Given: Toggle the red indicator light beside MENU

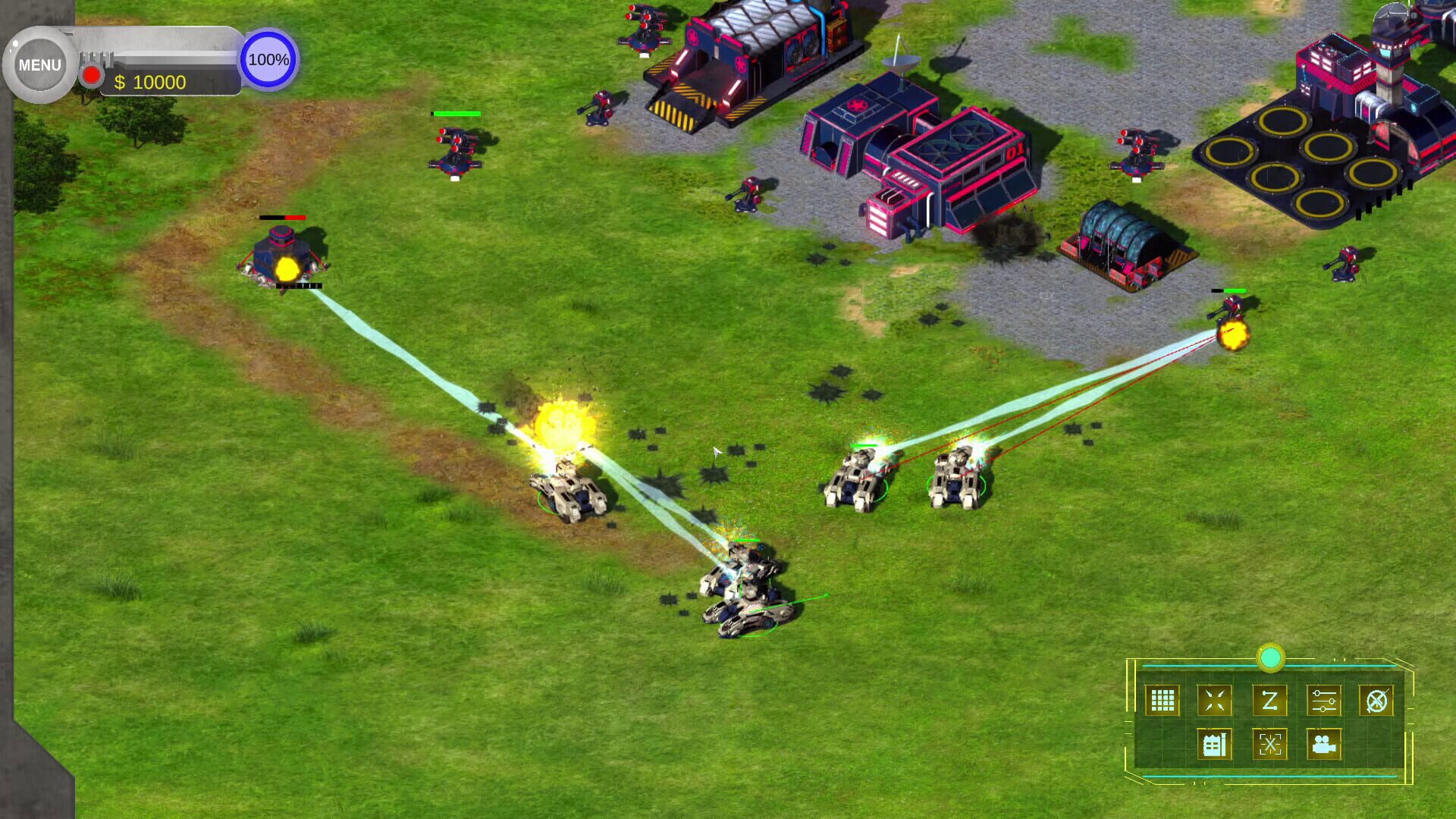Looking at the screenshot, I should pyautogui.click(x=91, y=74).
